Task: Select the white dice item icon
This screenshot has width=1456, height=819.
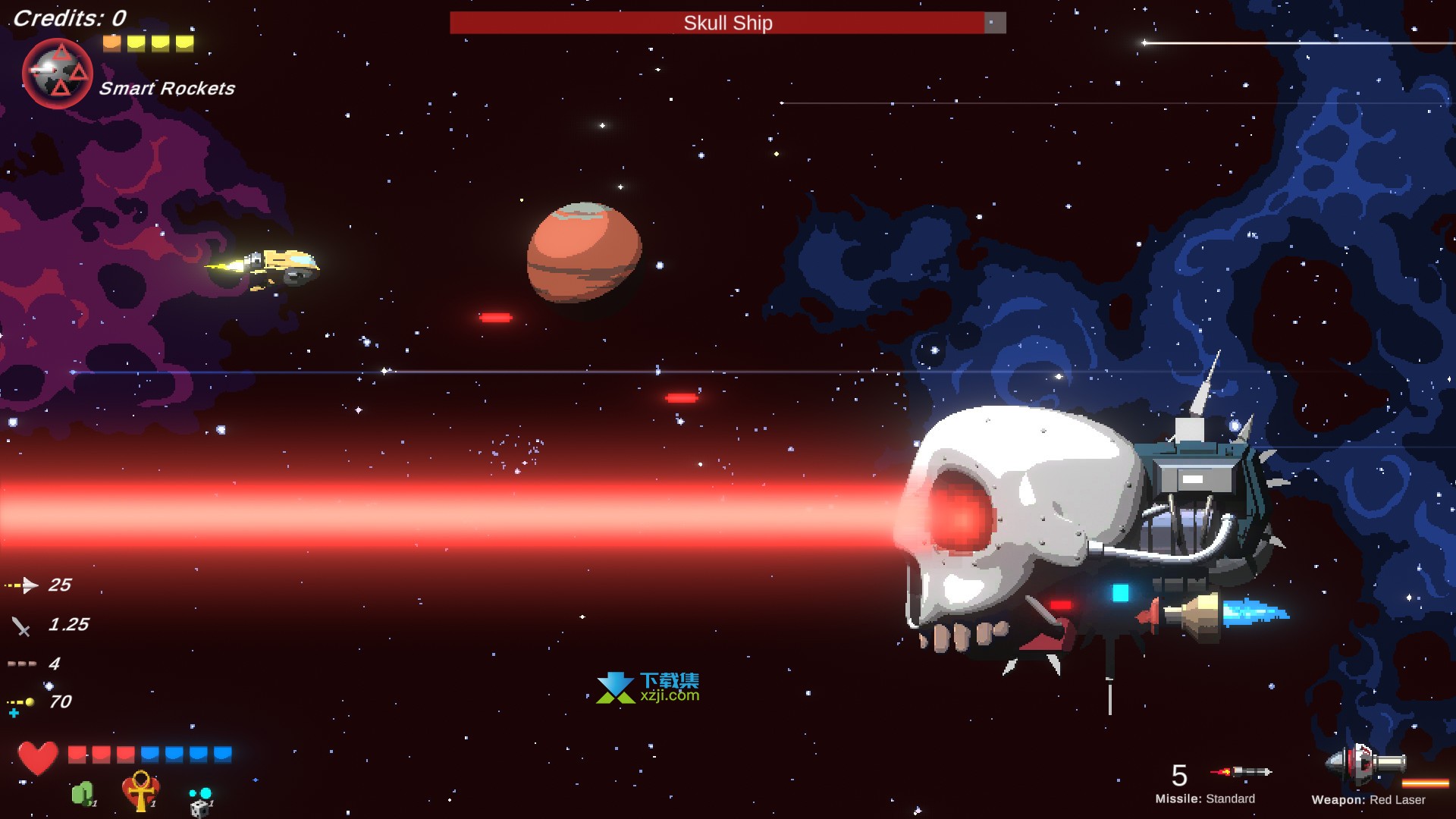Action: click(200, 804)
